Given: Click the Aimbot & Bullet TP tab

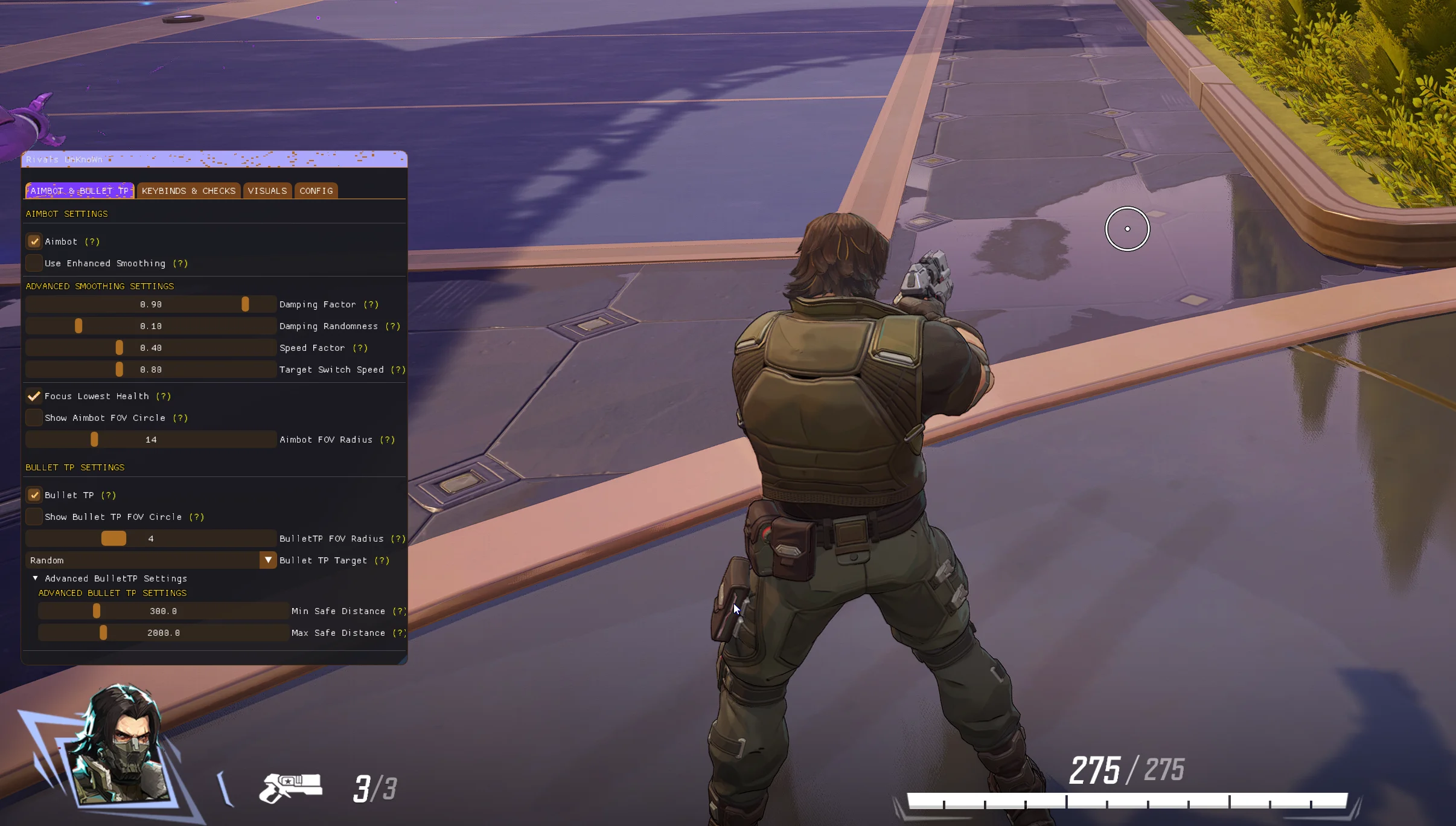Looking at the screenshot, I should [x=79, y=191].
